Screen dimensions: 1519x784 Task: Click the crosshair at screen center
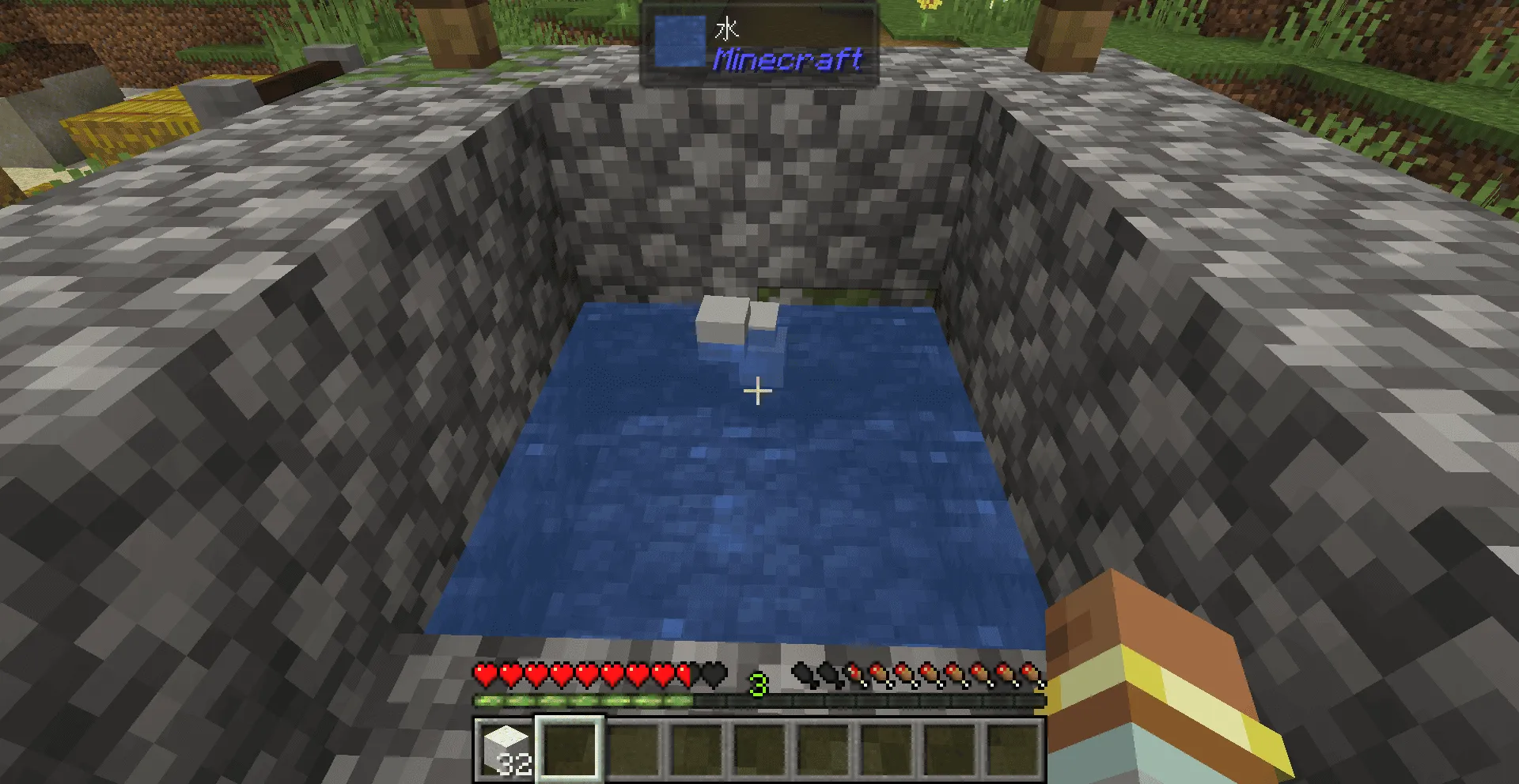759,390
